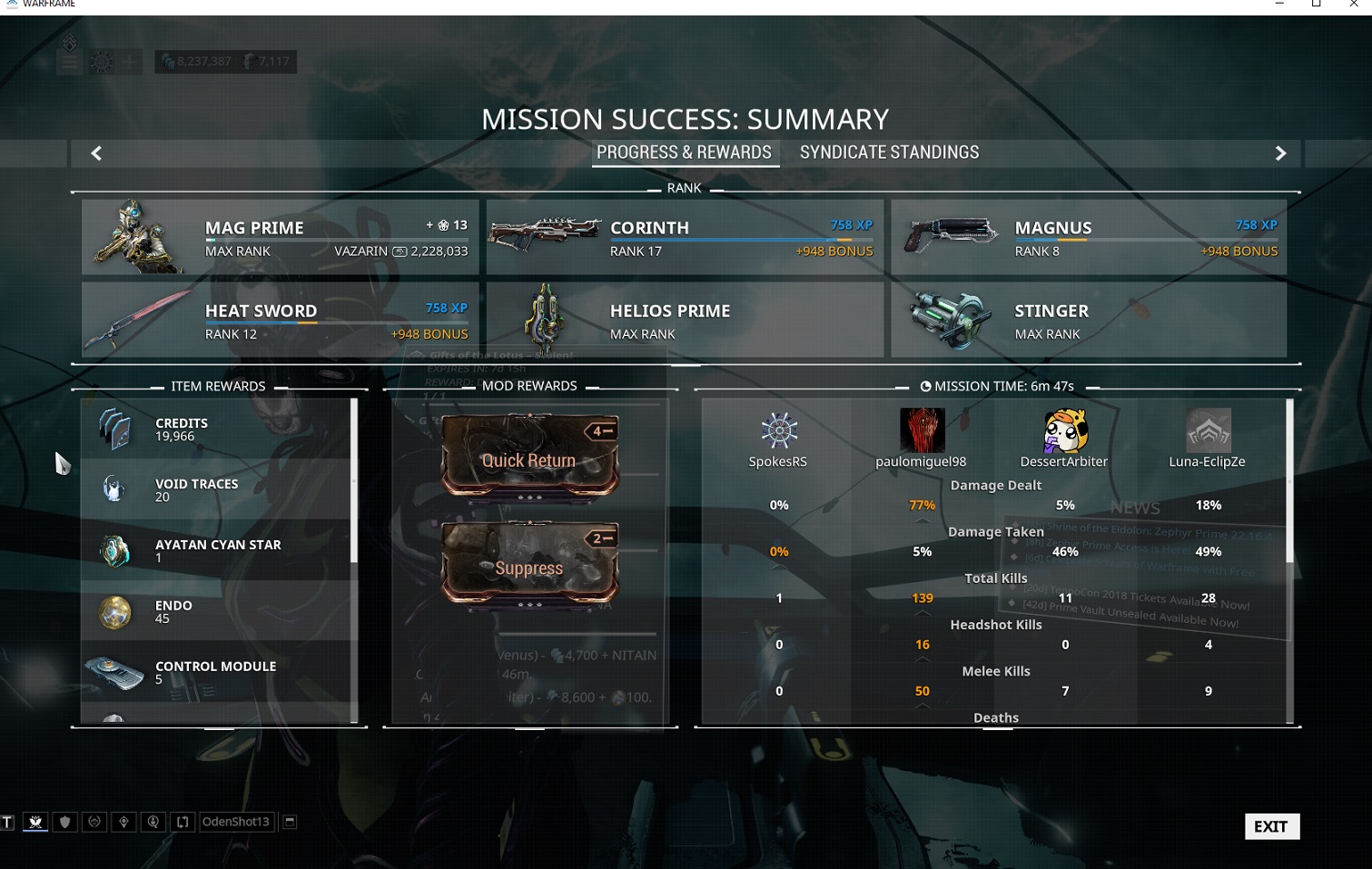Inspect the Quick Return mod card

[x=529, y=457]
